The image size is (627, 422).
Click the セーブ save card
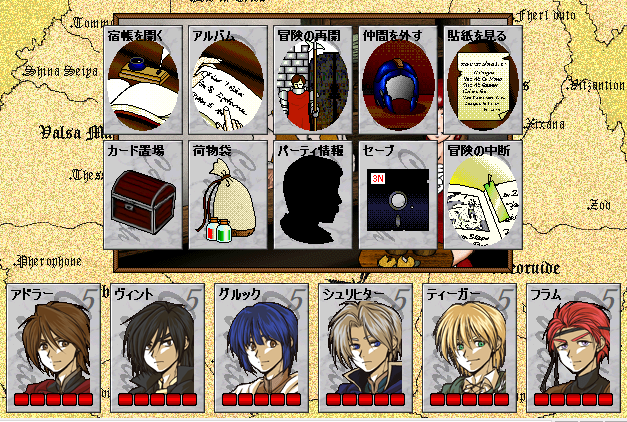pyautogui.click(x=396, y=194)
